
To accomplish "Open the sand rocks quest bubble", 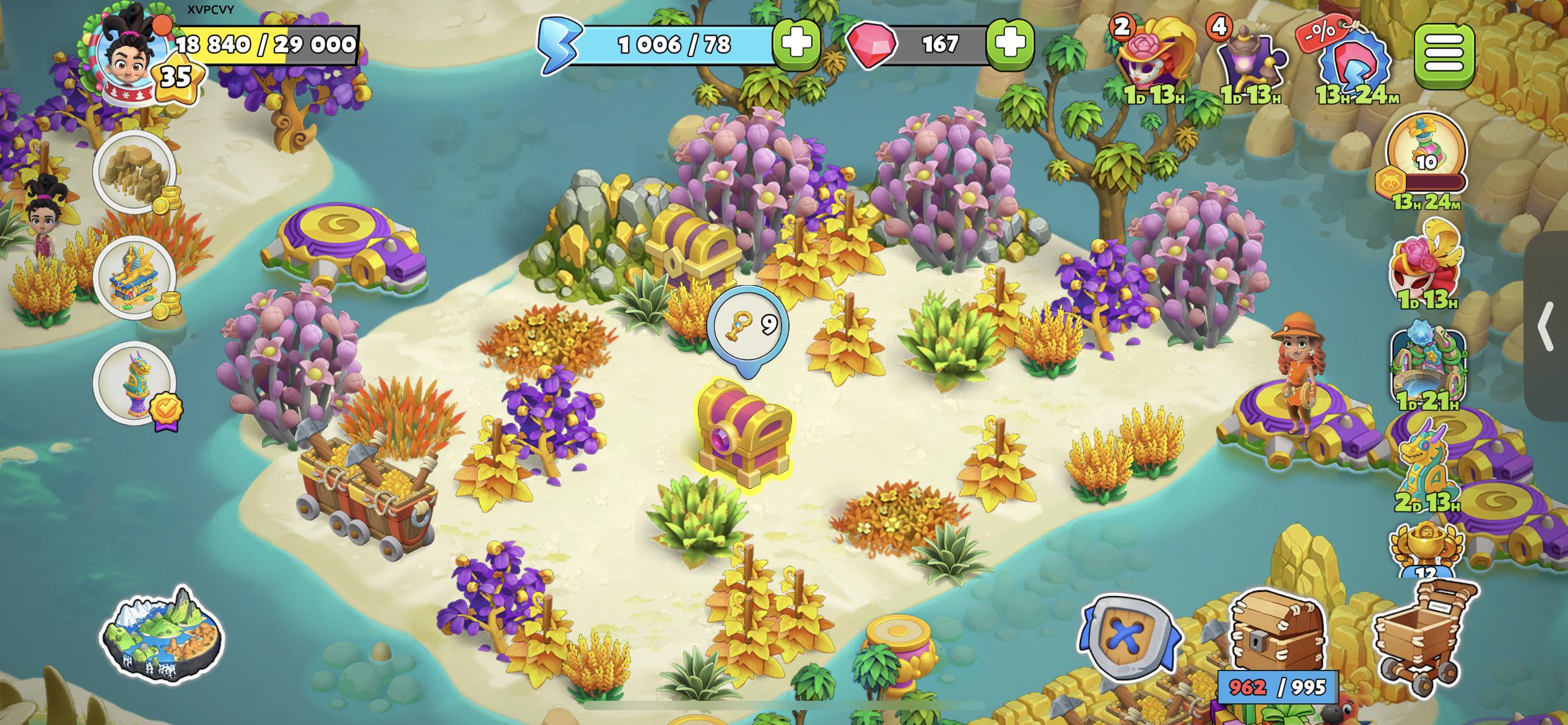I will tap(134, 172).
